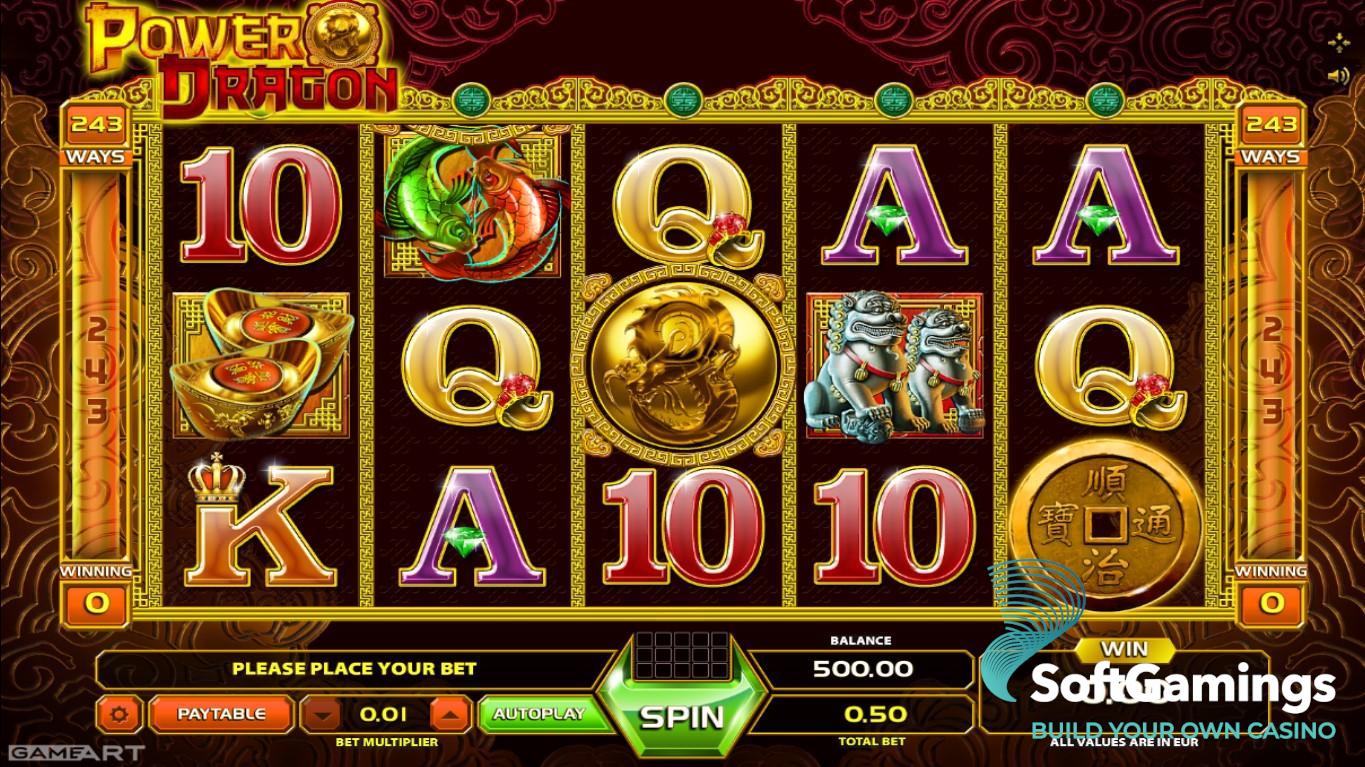Increase the bet multiplier with the up arrow

[x=450, y=715]
